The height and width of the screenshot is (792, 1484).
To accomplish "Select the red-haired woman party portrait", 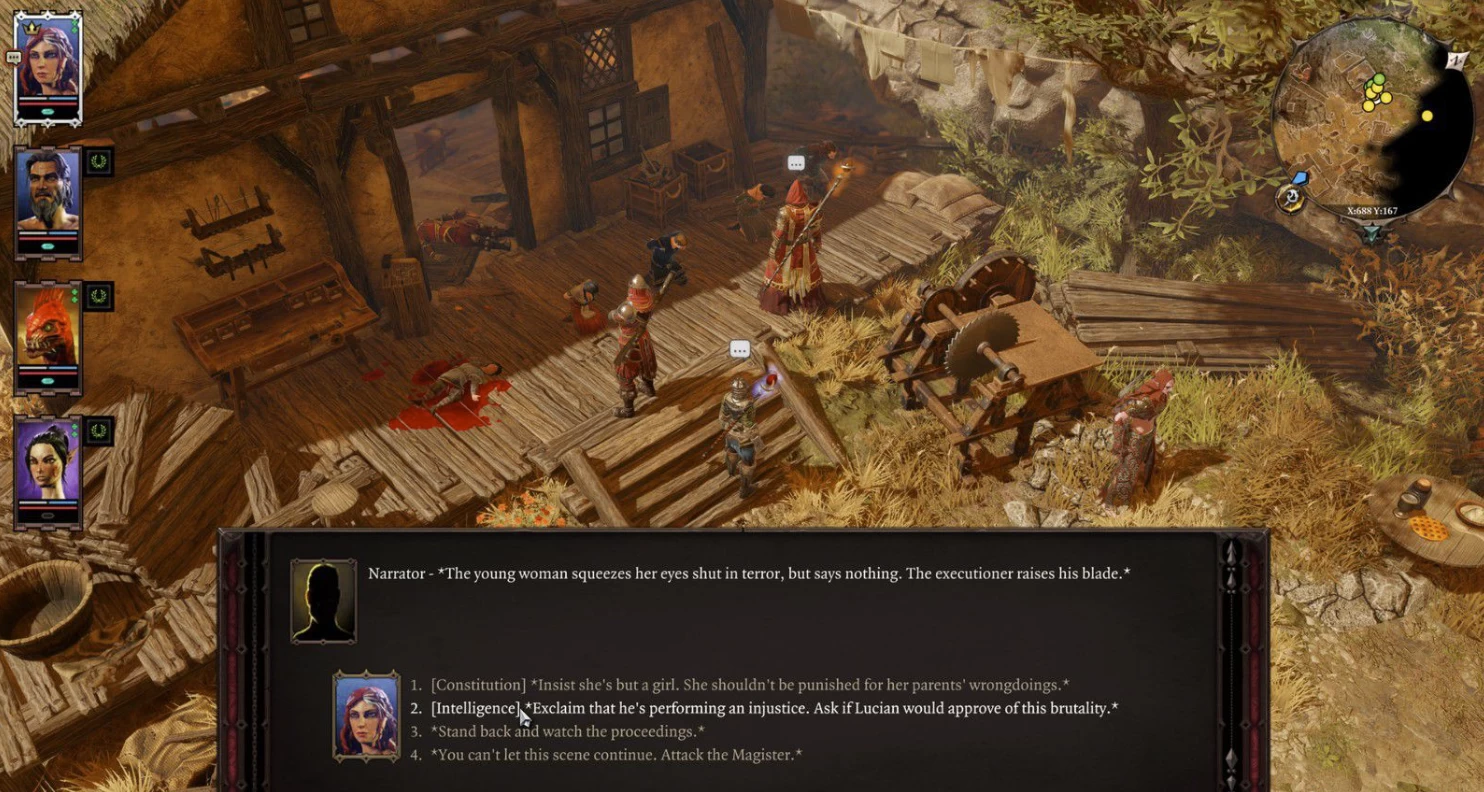I will tap(47, 67).
